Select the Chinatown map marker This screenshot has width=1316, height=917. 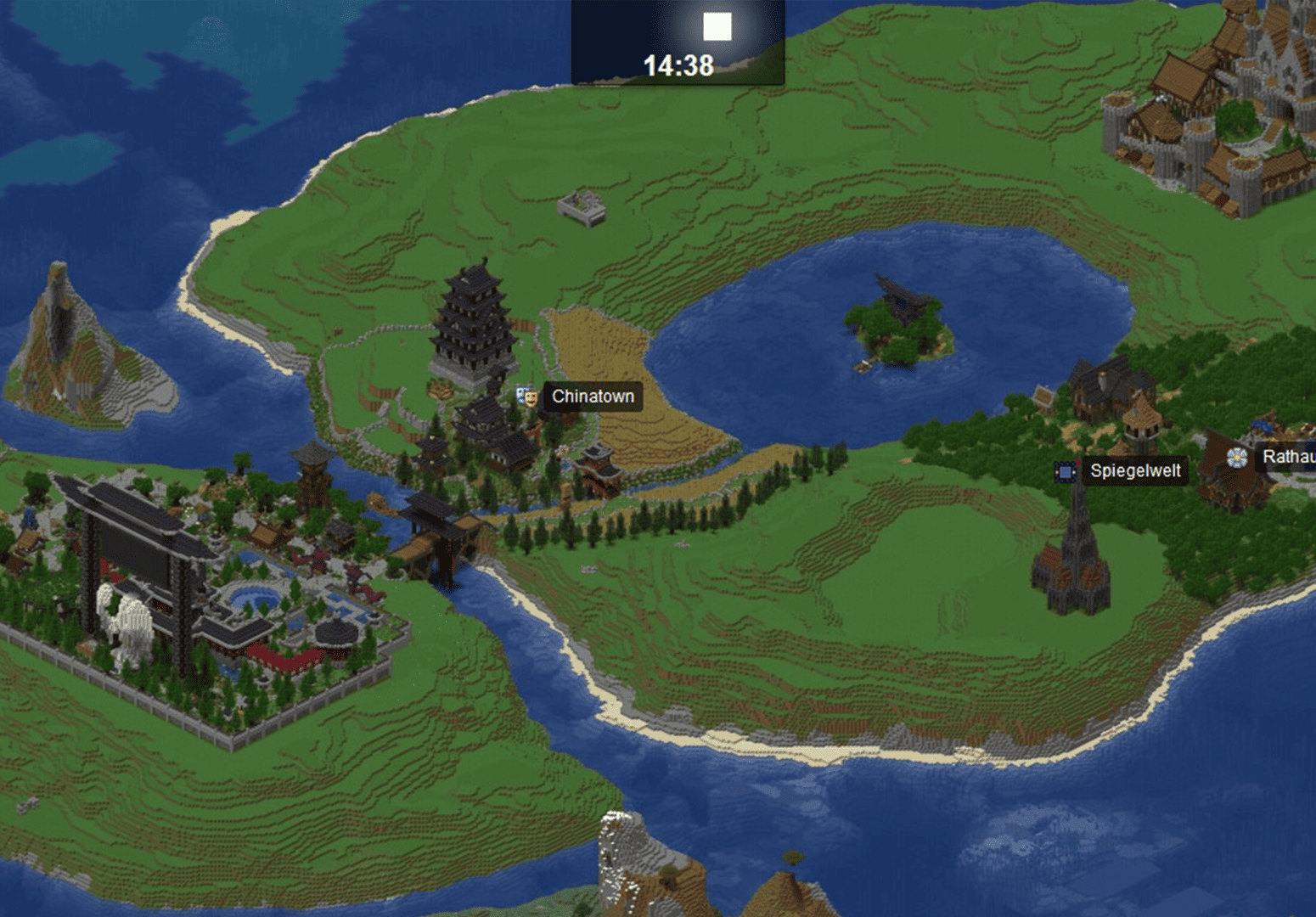click(x=528, y=397)
